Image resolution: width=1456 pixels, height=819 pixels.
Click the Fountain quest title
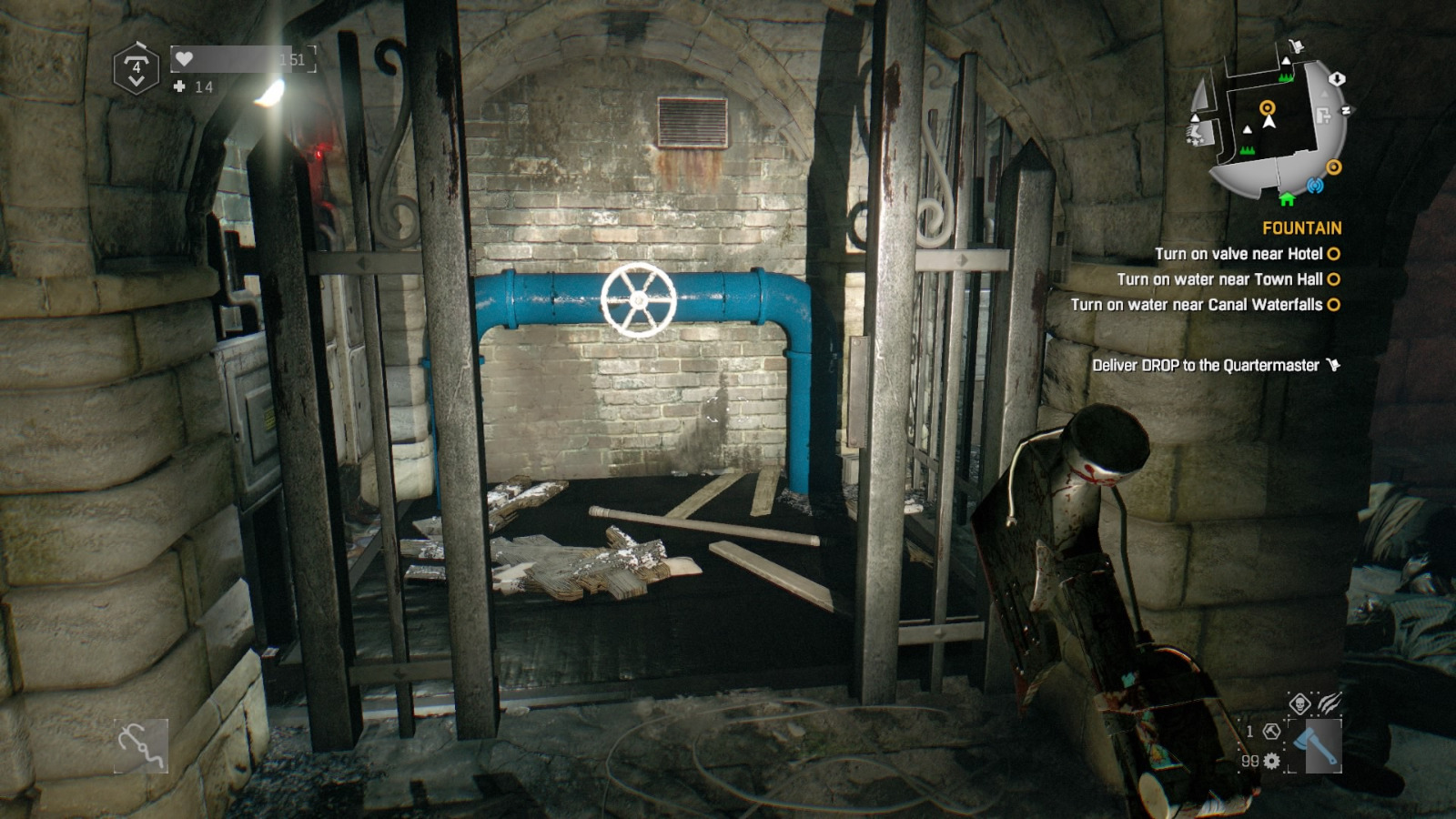pos(1301,228)
